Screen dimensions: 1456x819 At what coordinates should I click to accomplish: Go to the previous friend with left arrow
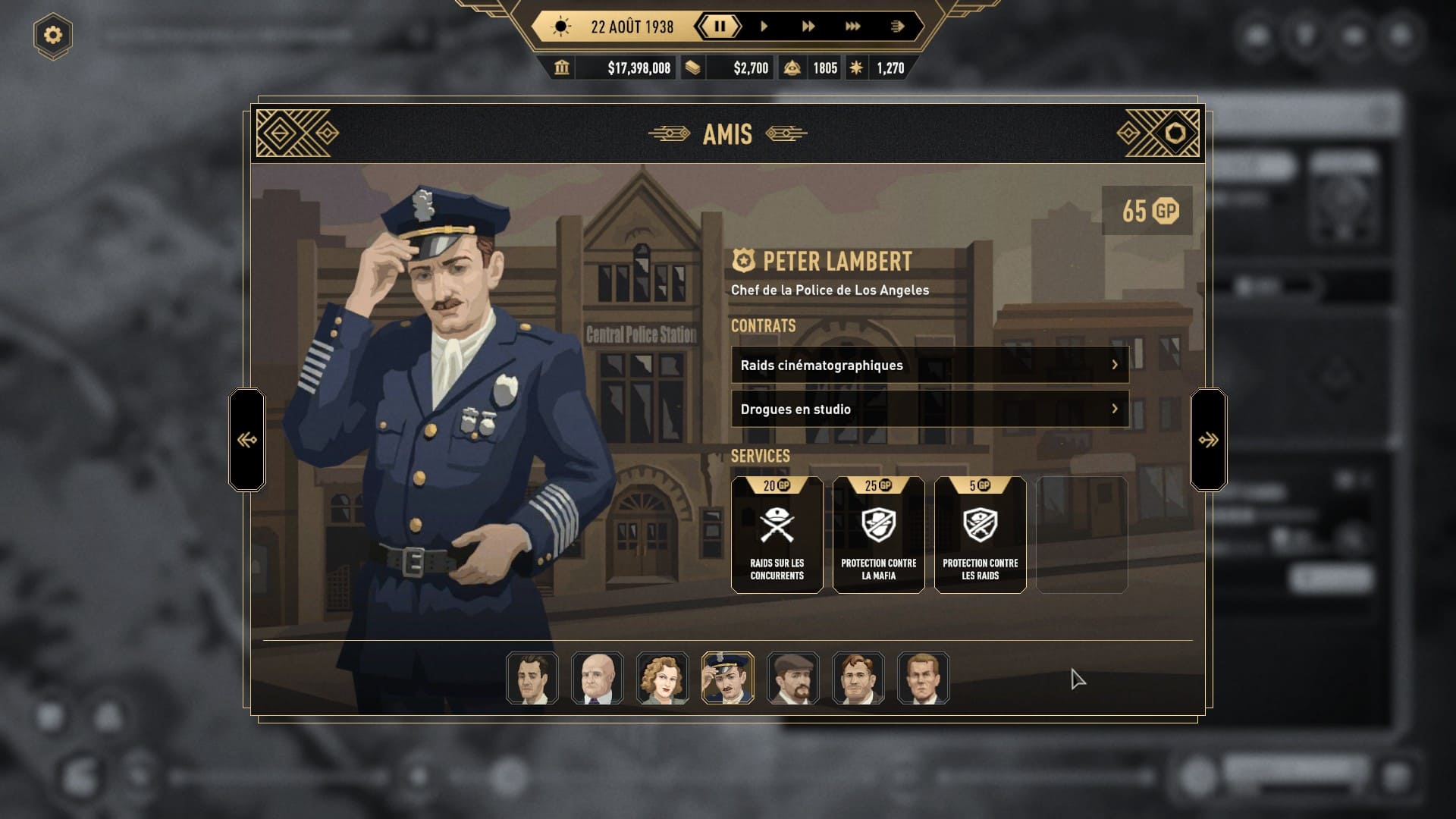click(x=247, y=440)
